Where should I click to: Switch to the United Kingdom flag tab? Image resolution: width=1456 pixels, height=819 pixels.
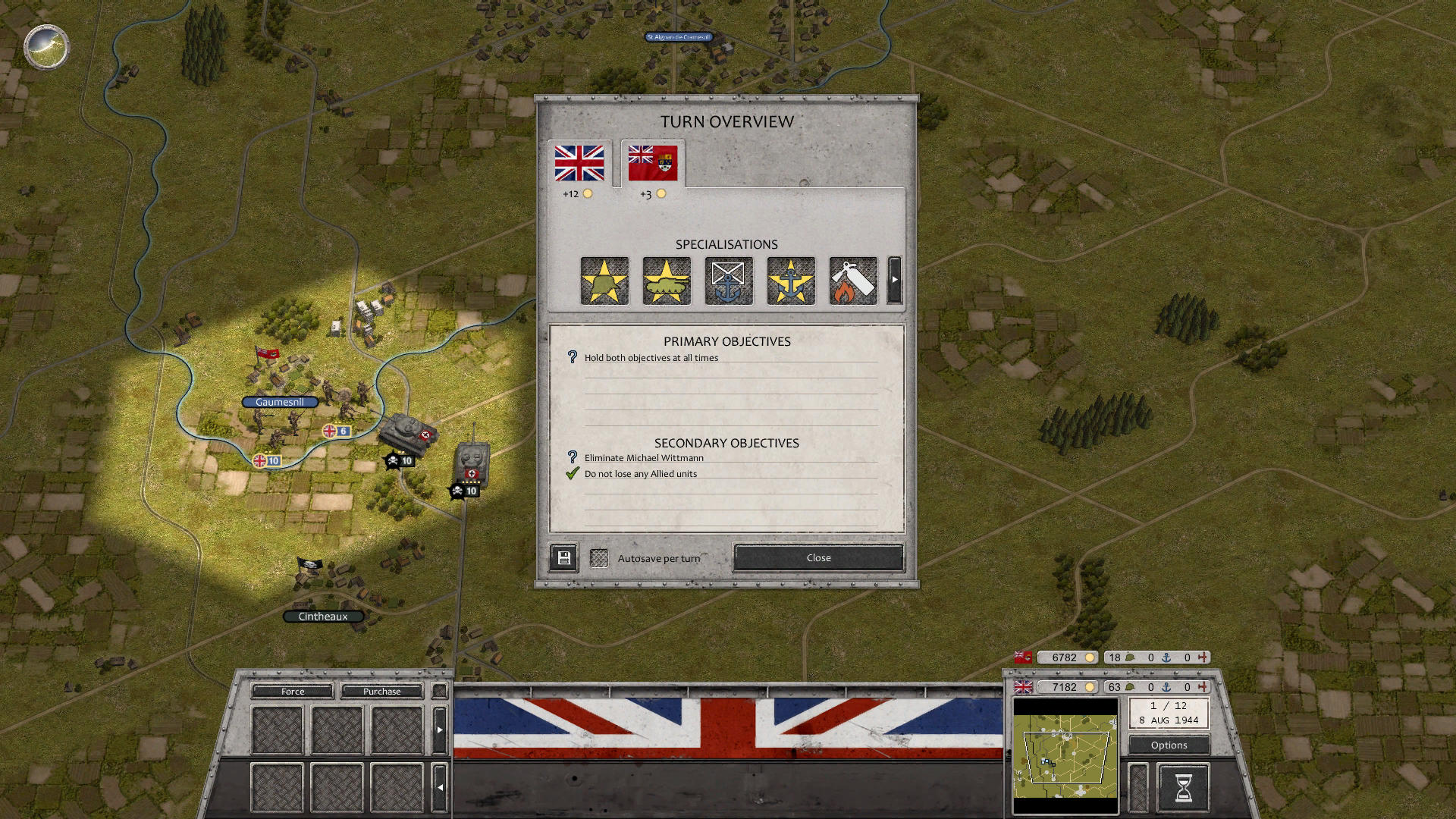click(x=579, y=163)
